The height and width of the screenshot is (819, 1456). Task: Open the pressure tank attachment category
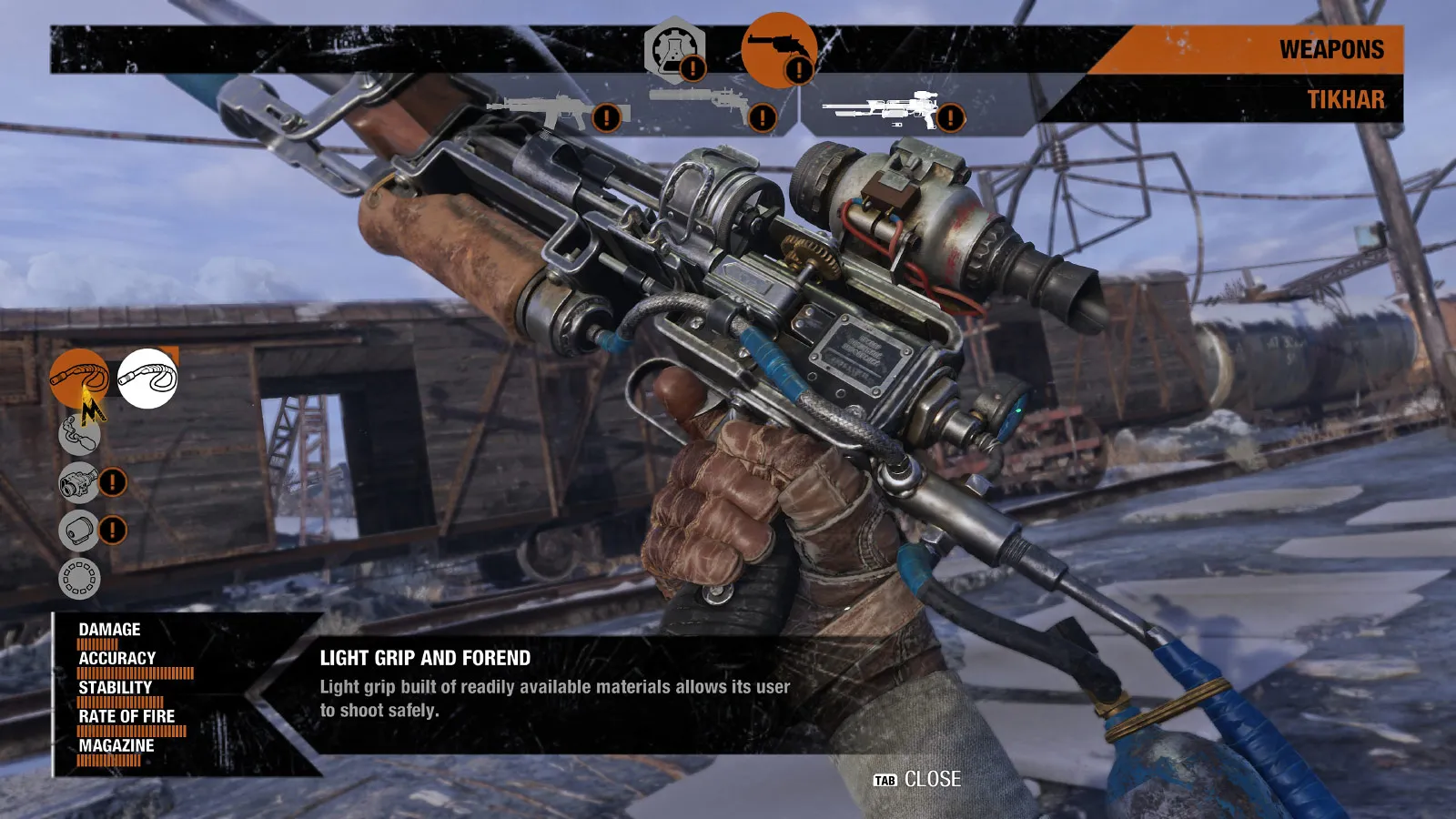pos(80,434)
